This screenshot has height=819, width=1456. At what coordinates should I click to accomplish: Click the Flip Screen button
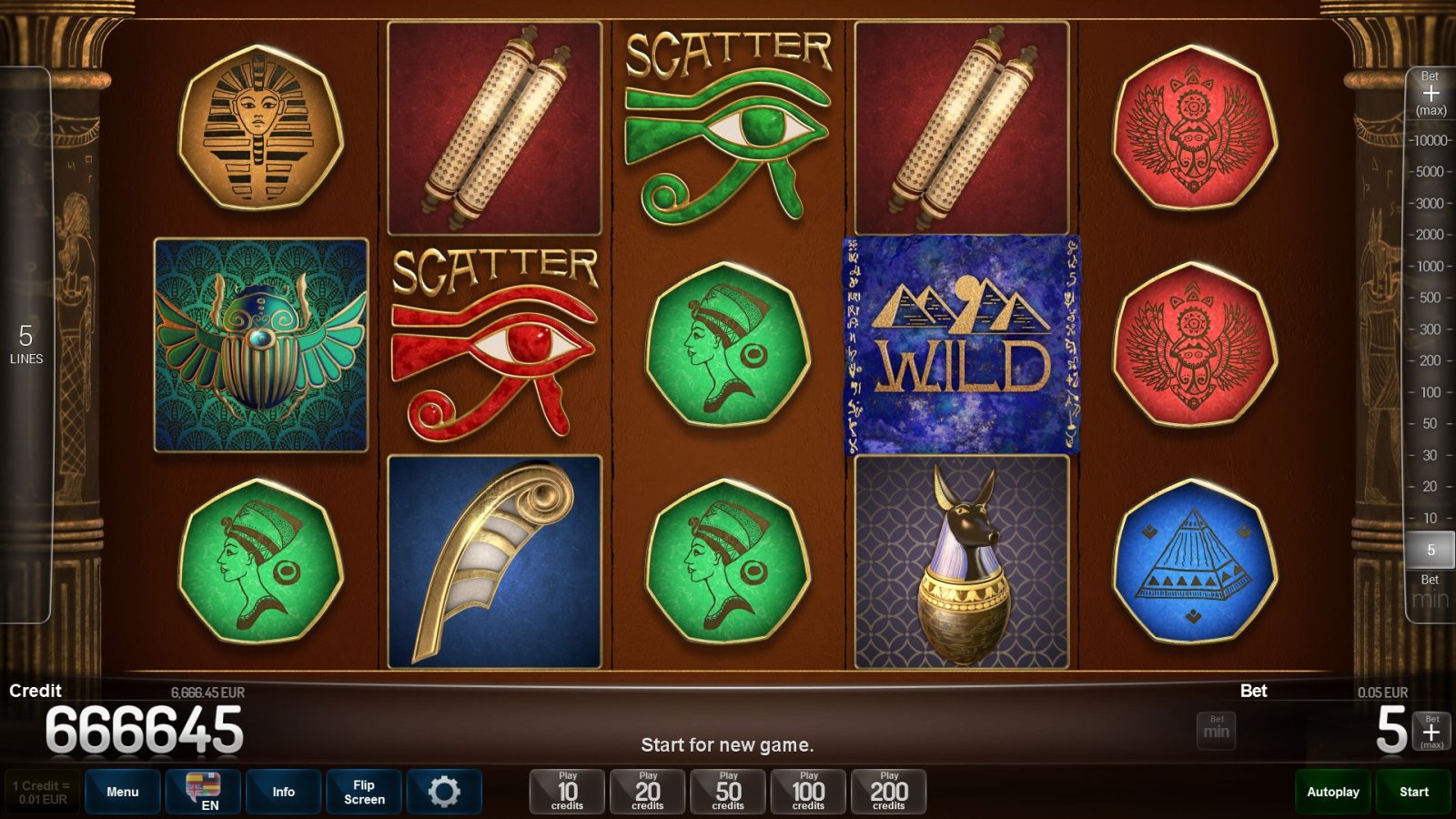tap(364, 792)
